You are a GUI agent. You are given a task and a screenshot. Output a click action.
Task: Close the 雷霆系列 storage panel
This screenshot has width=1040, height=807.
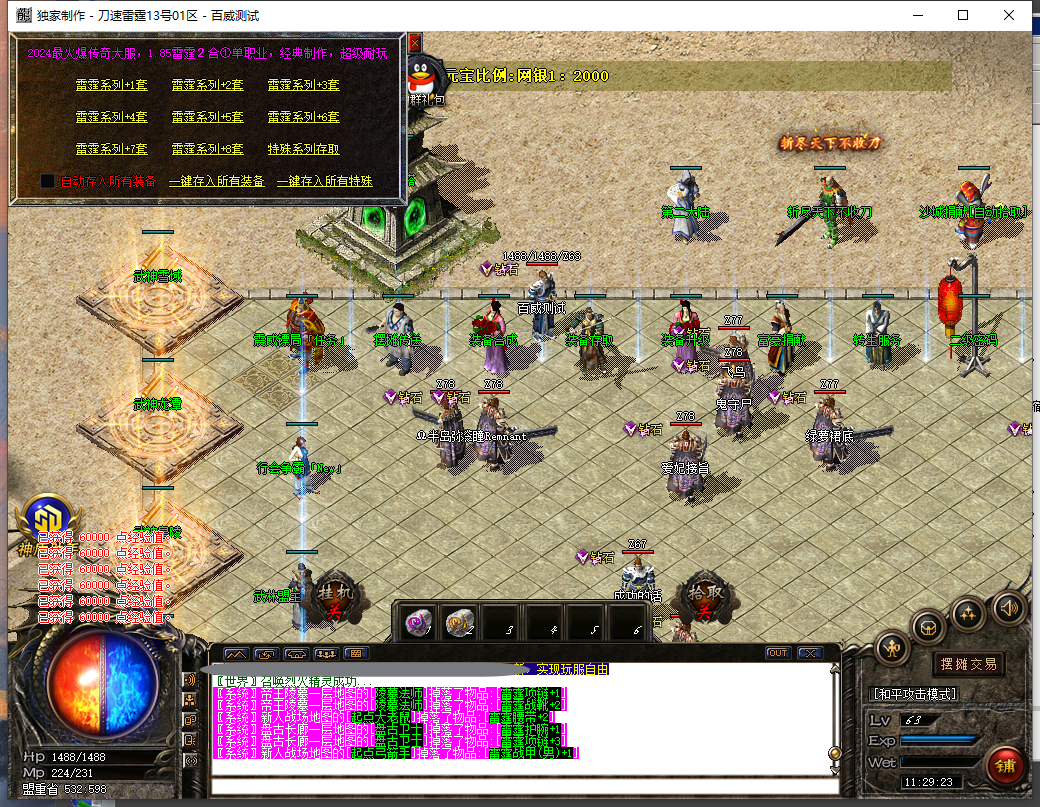(413, 44)
